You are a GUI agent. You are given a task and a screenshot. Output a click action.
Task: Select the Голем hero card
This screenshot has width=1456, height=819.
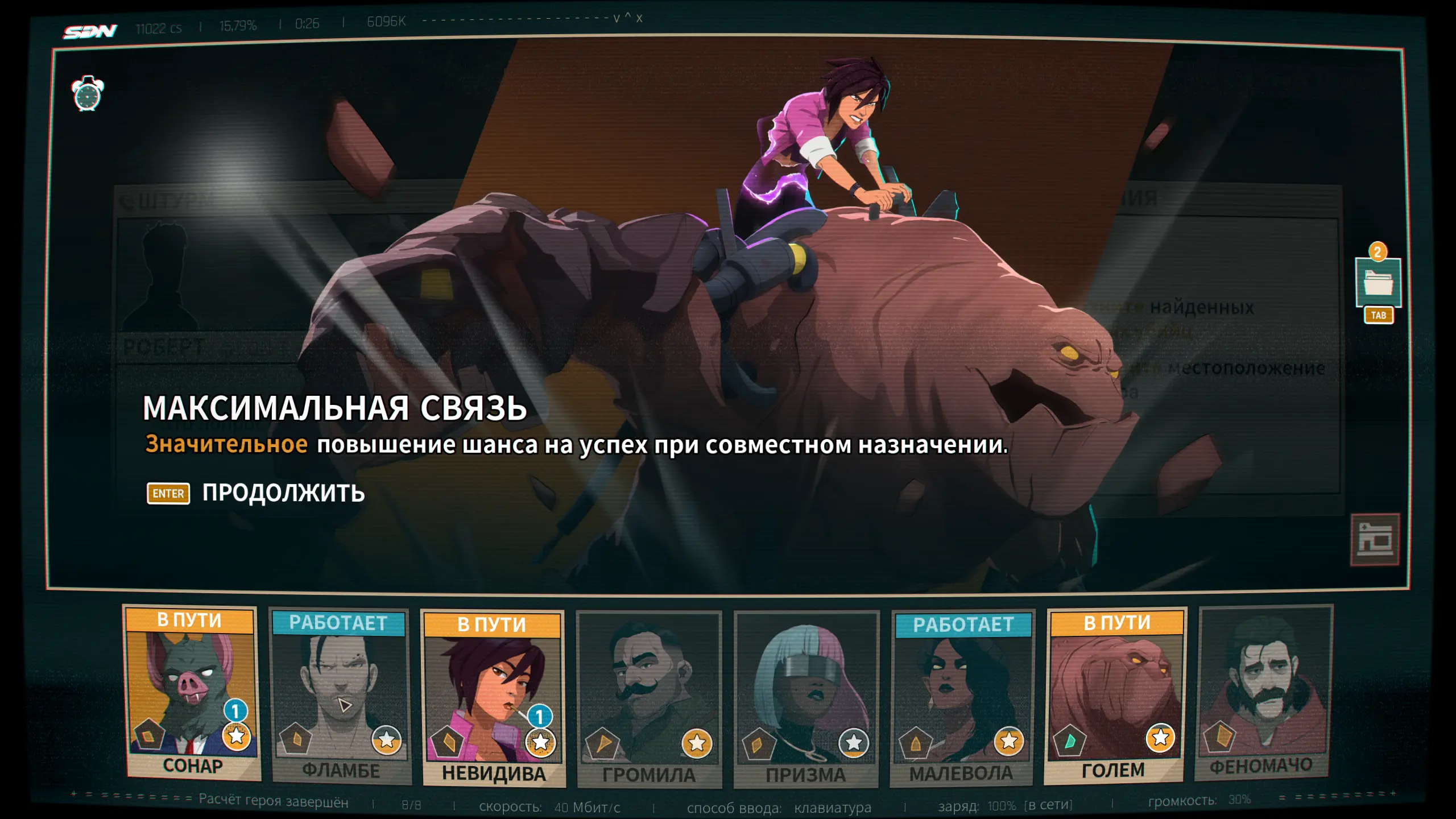(1115, 695)
